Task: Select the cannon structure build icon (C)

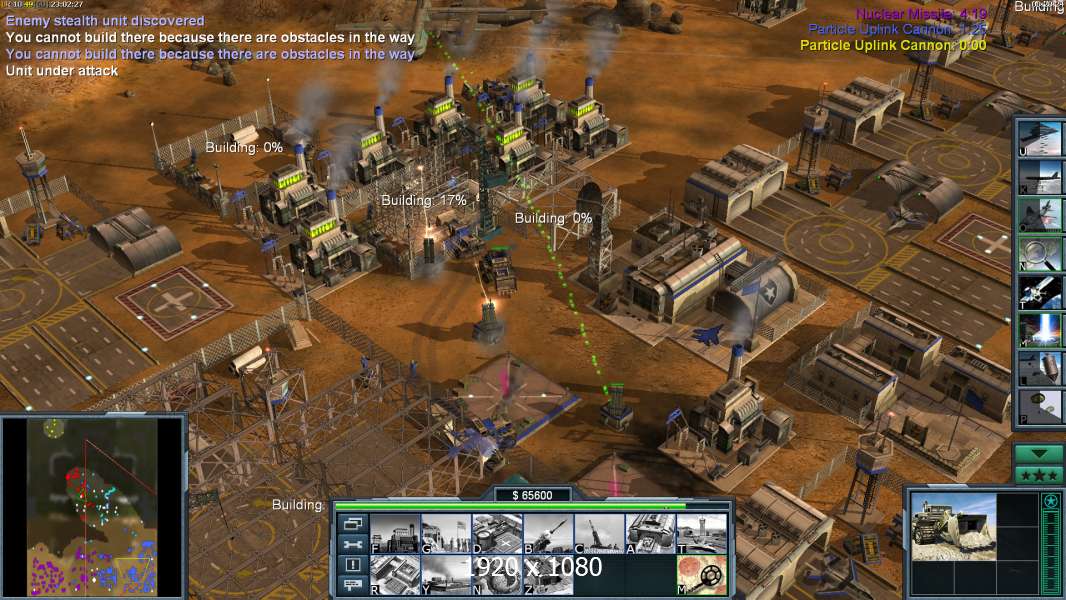Action: (x=599, y=534)
